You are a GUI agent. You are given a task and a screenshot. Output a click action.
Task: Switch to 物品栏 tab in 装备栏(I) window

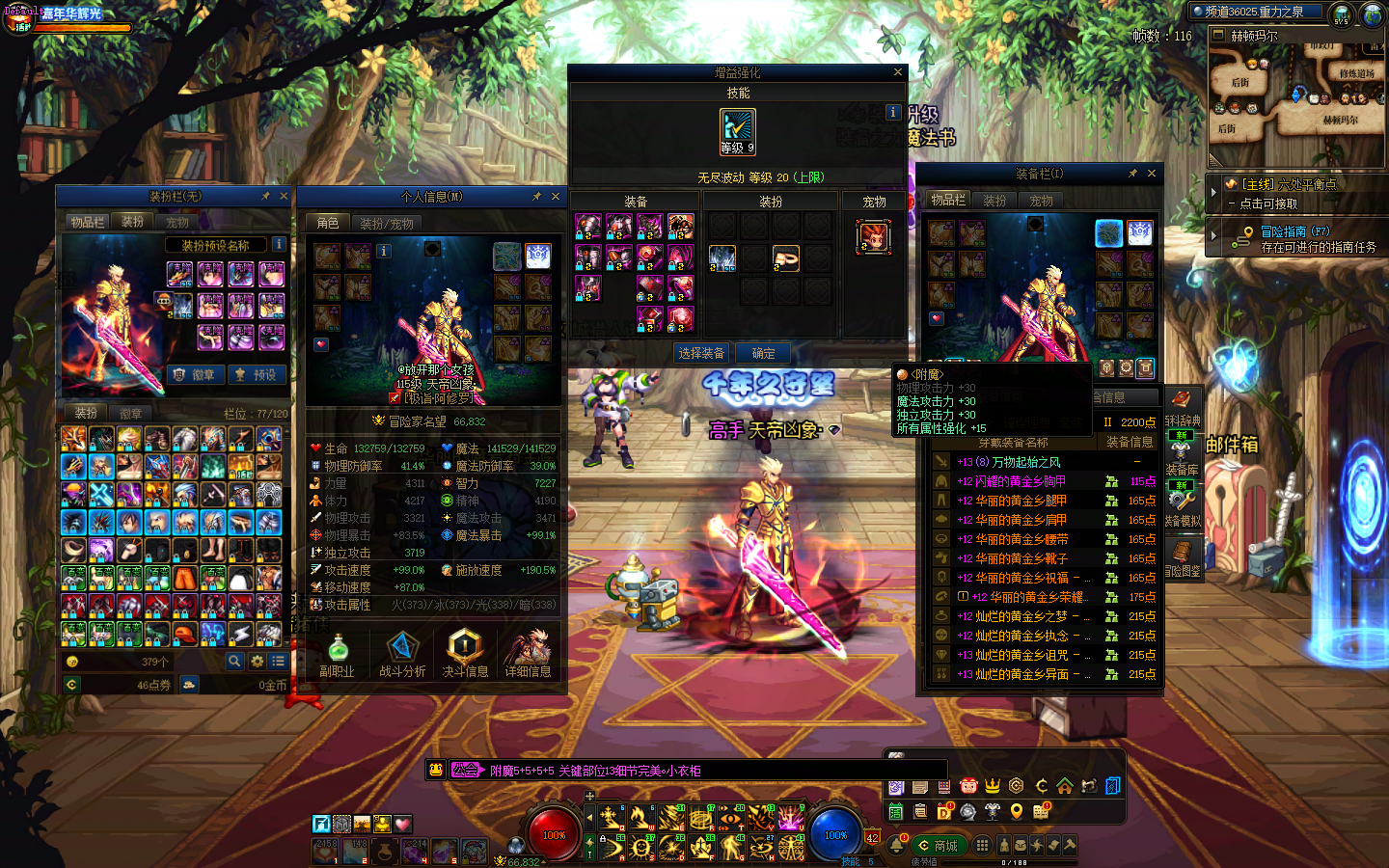click(x=948, y=200)
